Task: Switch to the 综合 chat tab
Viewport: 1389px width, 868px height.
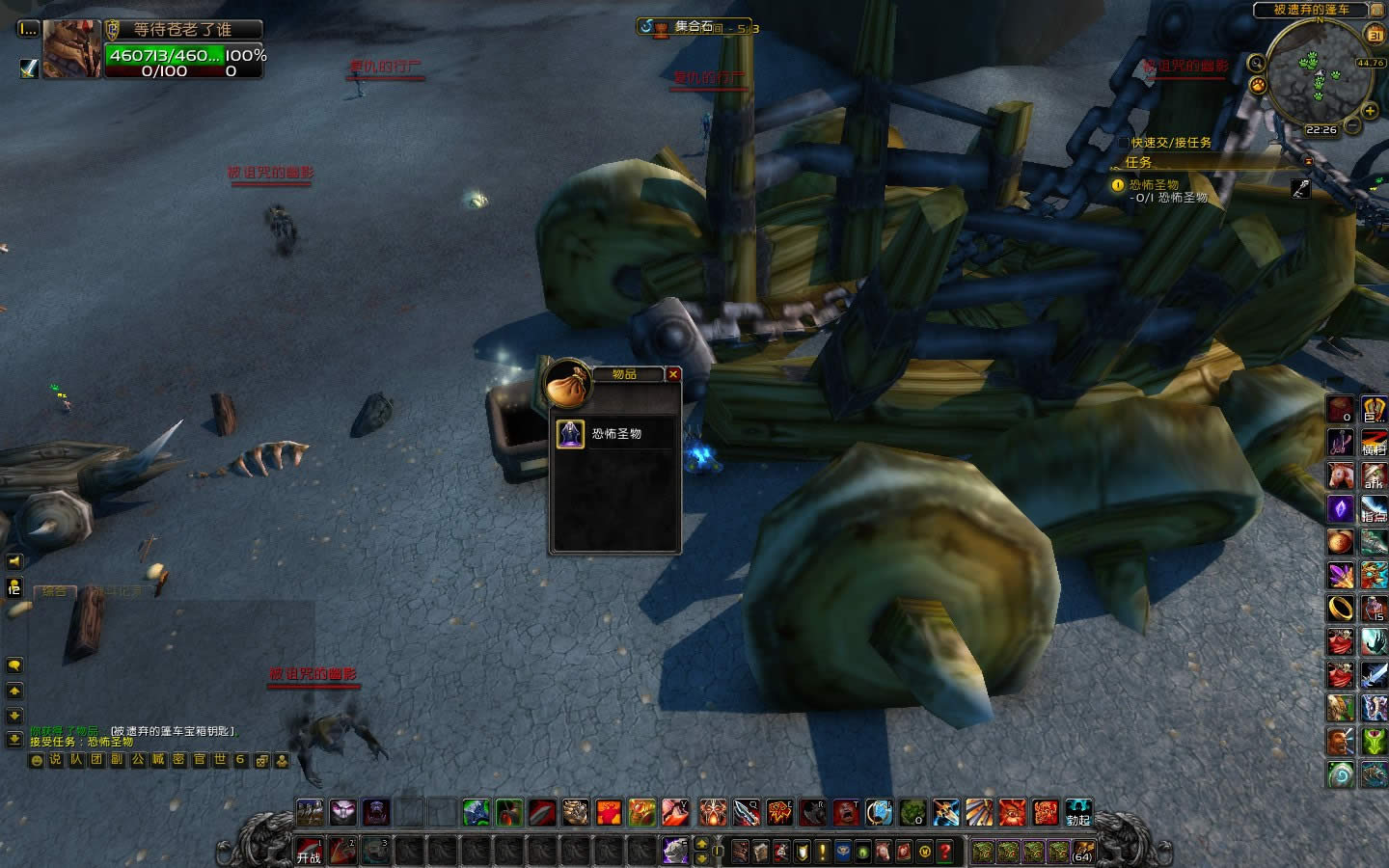Action: pyautogui.click(x=55, y=591)
